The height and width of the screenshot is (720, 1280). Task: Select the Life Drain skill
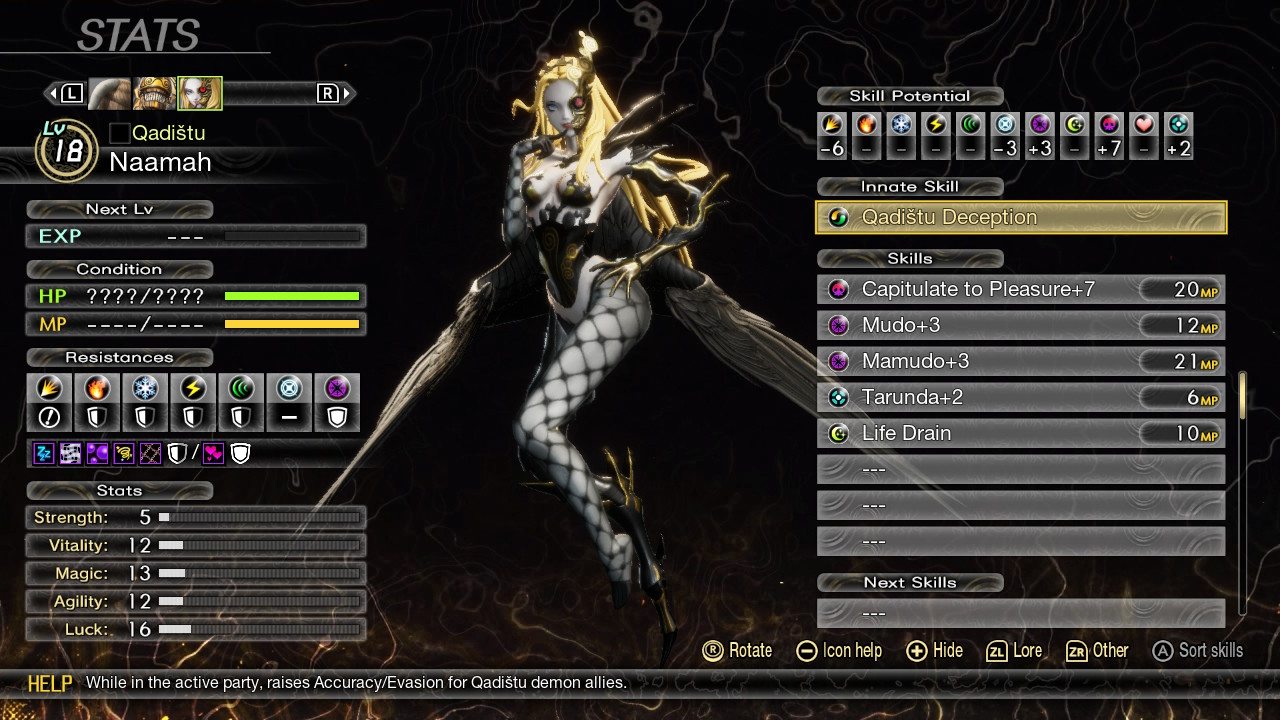pos(1020,434)
